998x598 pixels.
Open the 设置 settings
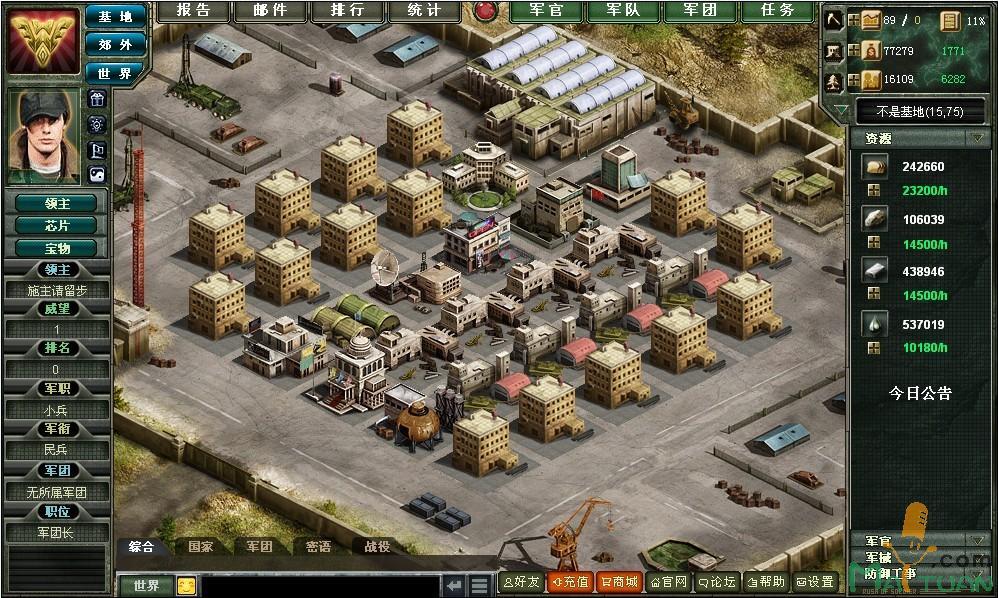click(814, 582)
